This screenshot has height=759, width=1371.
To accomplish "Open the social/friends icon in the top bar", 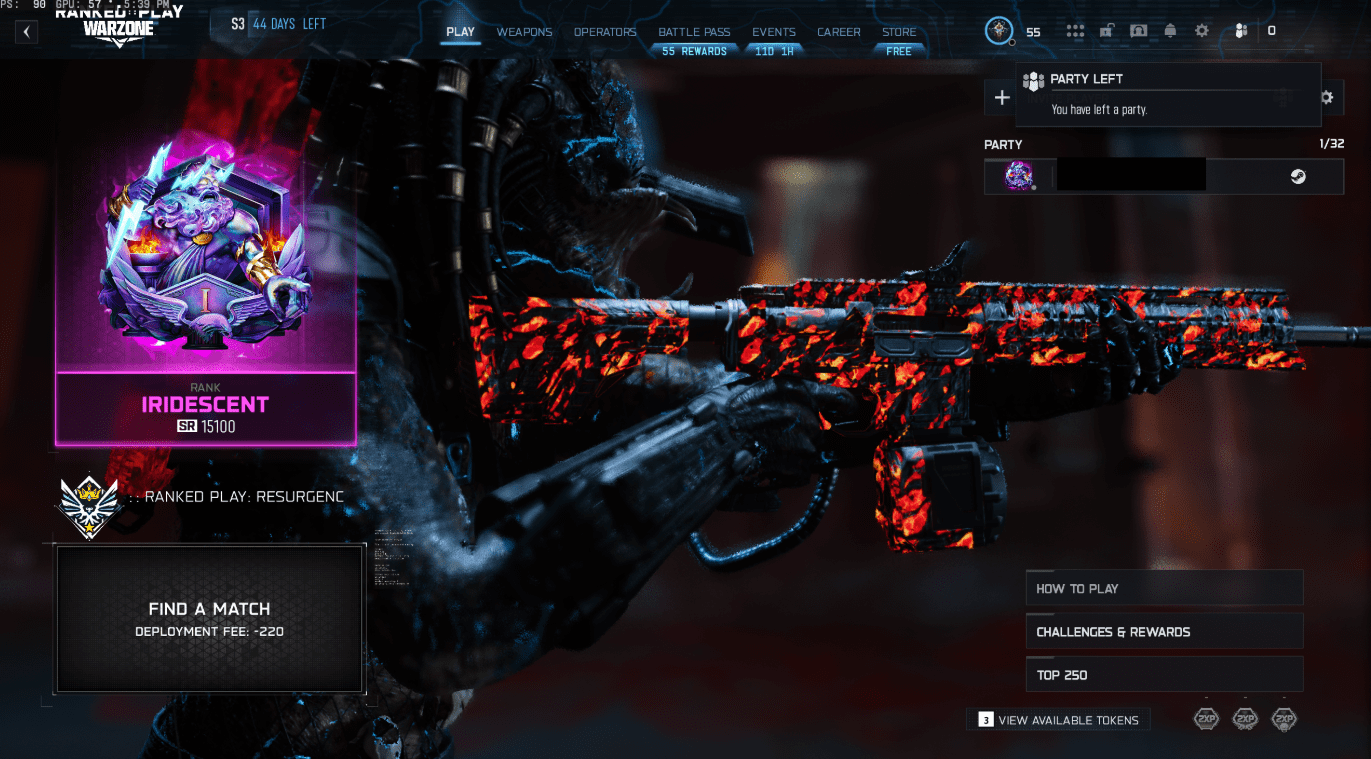I will coord(1241,31).
